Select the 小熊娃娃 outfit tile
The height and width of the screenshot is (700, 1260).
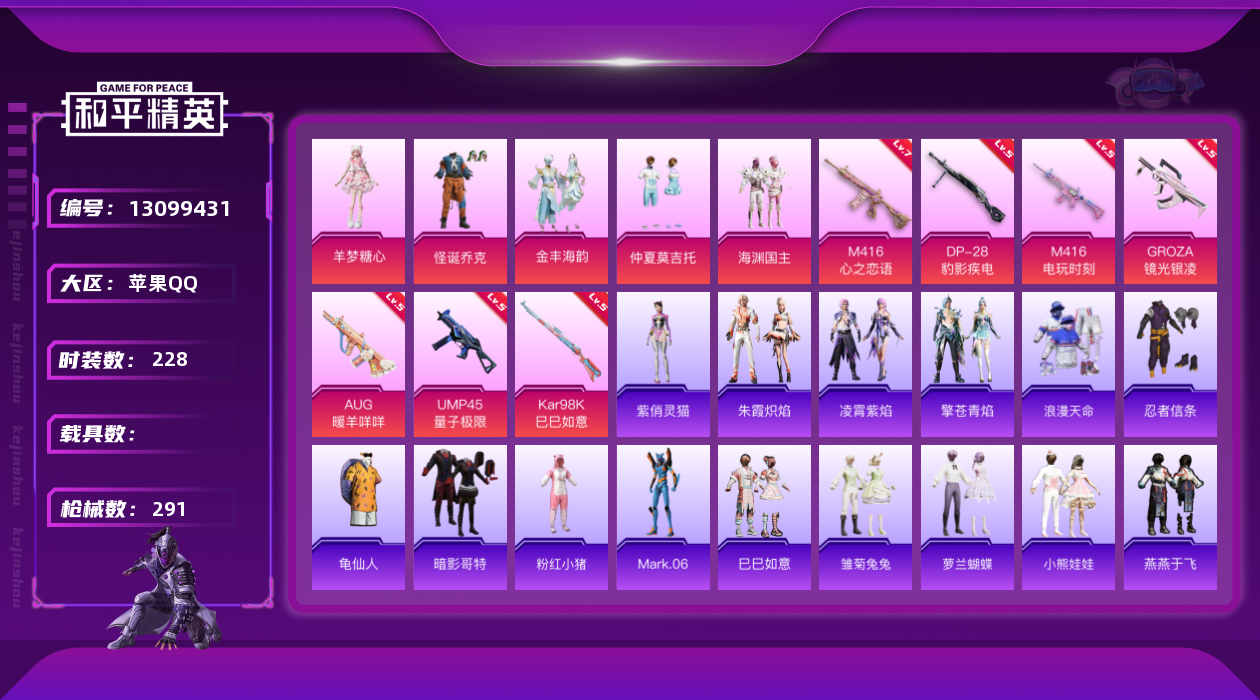1068,517
